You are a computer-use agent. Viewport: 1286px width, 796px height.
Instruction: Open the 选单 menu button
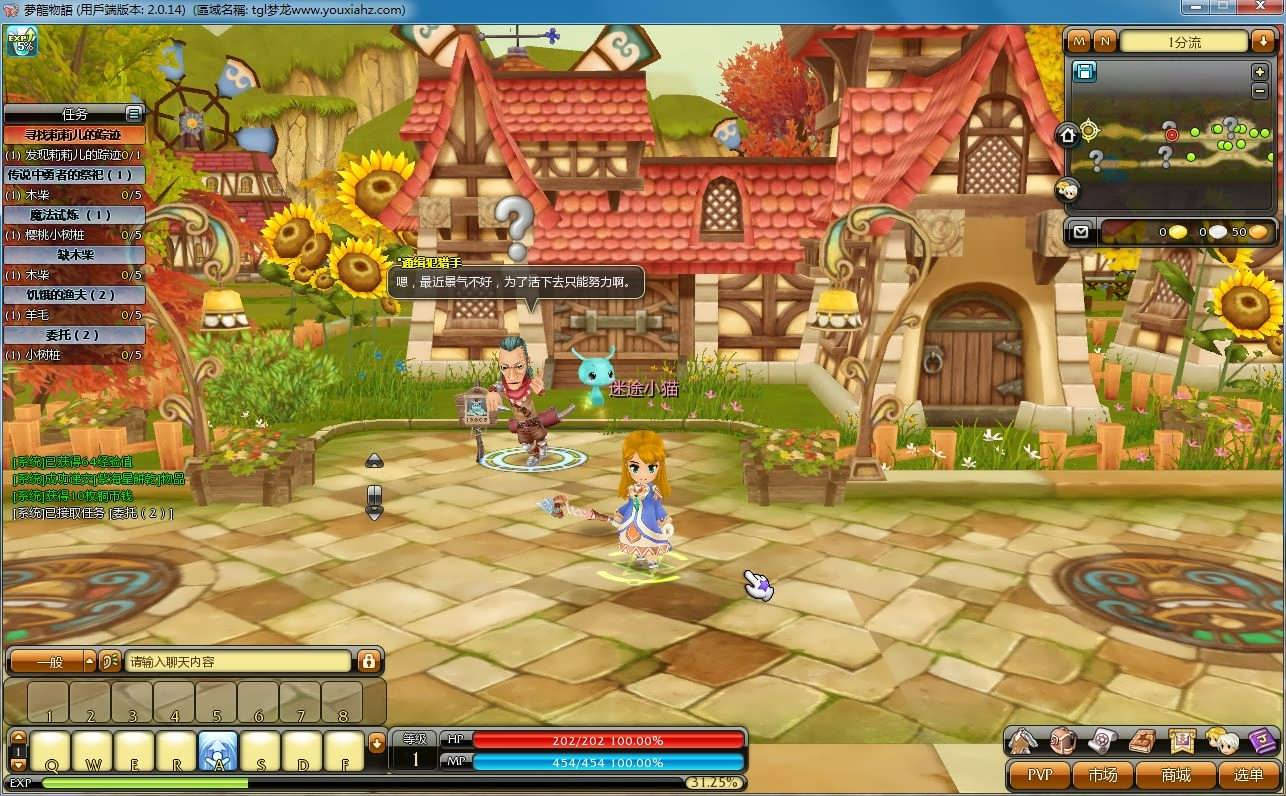[1248, 775]
